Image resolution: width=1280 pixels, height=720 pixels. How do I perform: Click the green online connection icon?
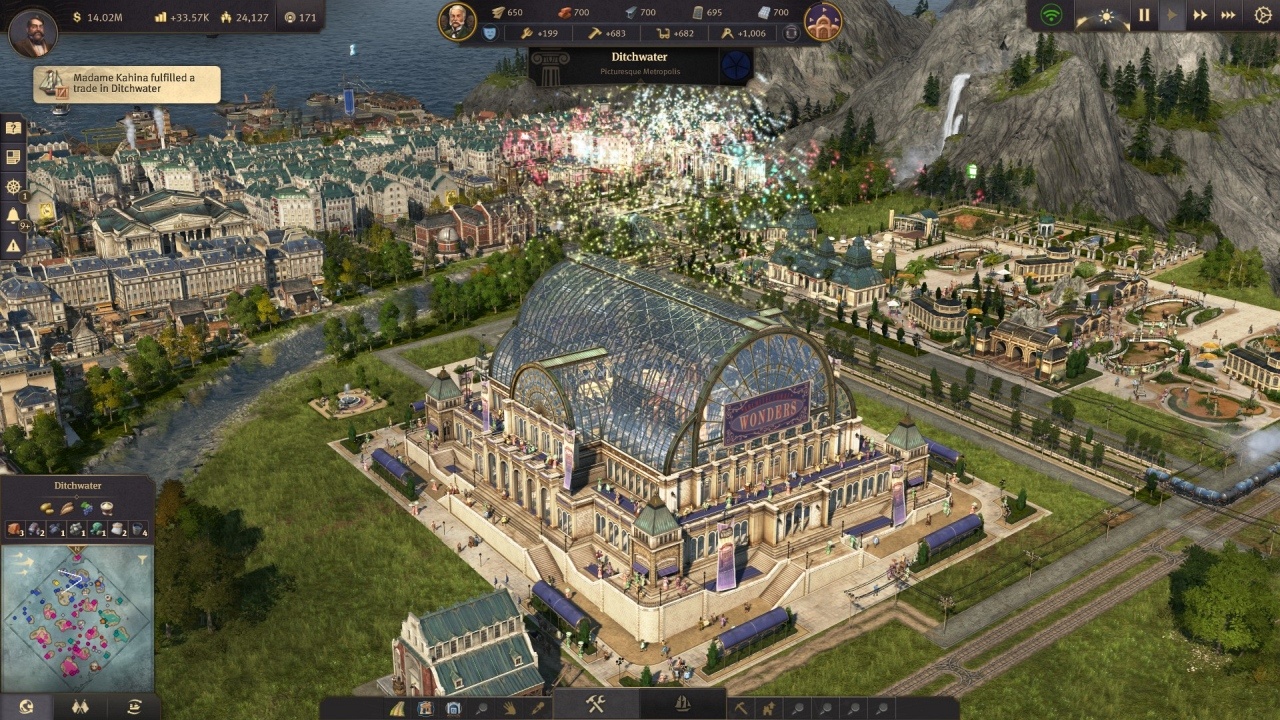tap(1050, 16)
